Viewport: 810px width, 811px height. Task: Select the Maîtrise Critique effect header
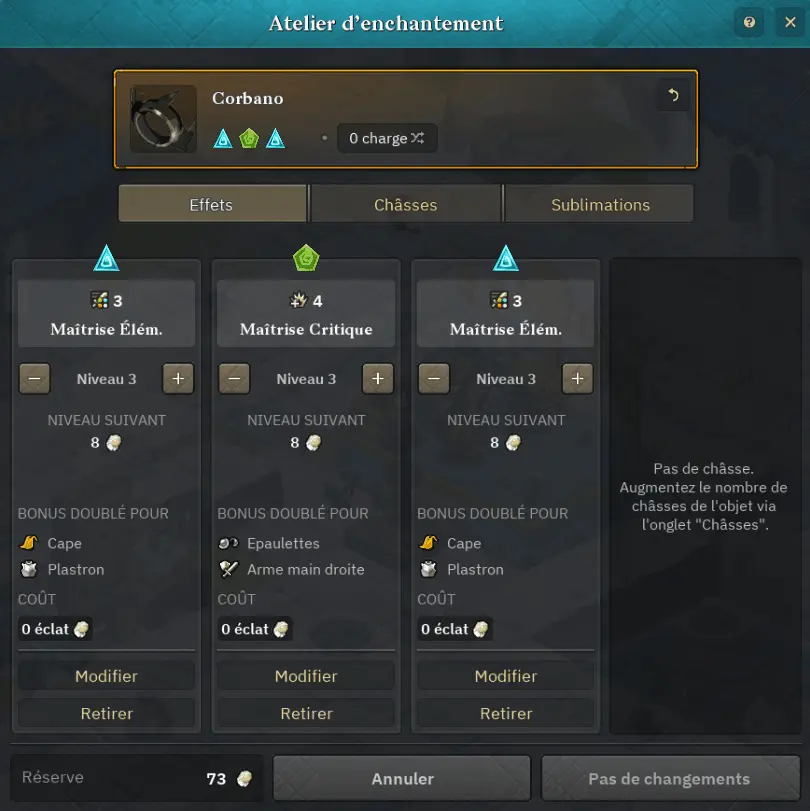(306, 314)
